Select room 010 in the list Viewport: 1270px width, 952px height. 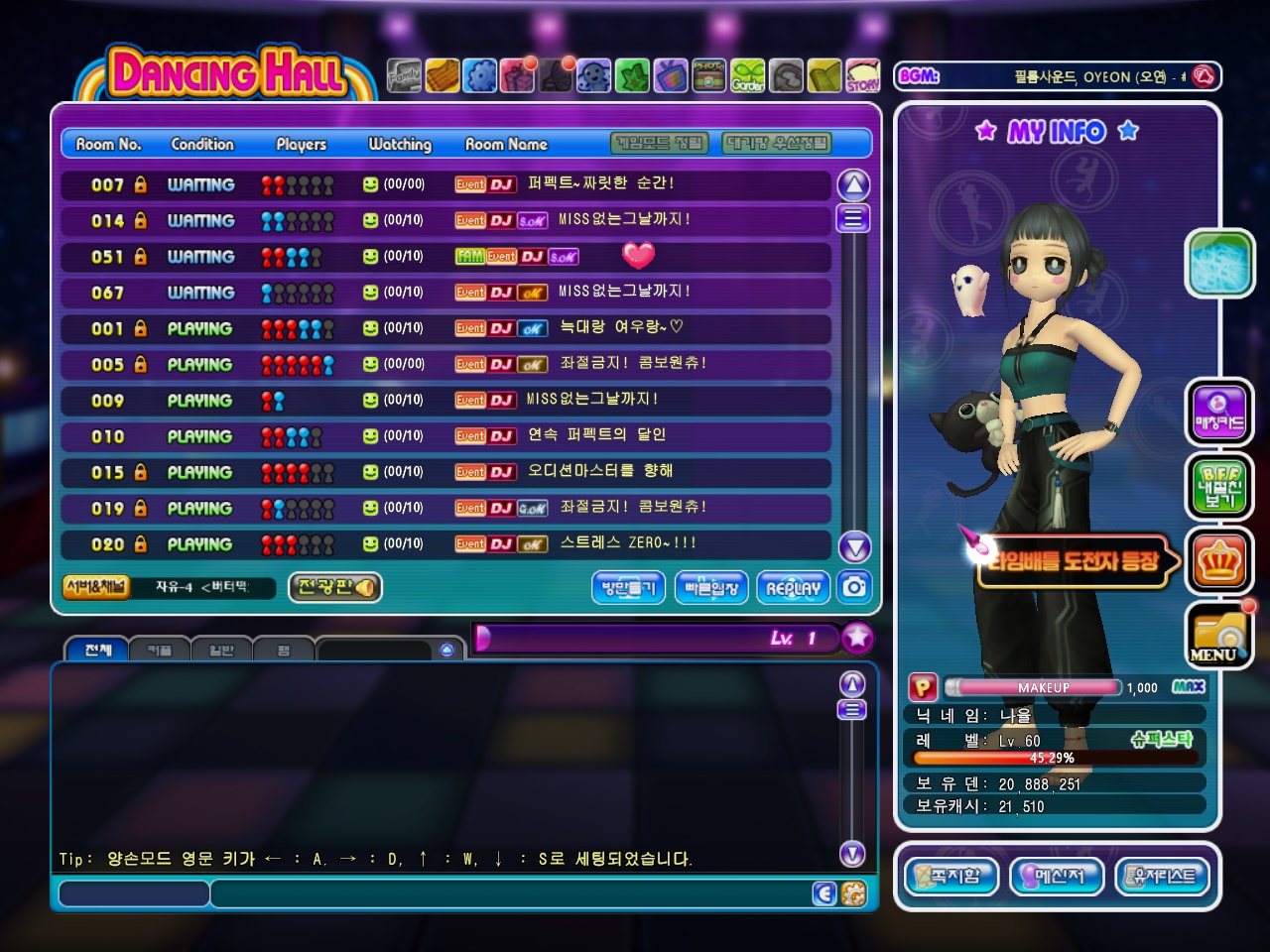445,436
